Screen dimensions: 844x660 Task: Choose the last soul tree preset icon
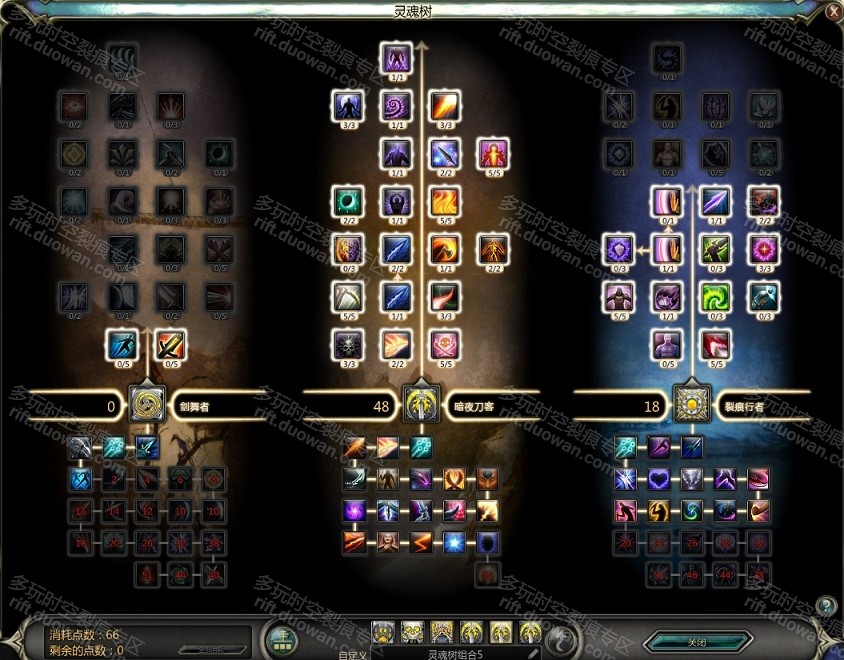531,632
